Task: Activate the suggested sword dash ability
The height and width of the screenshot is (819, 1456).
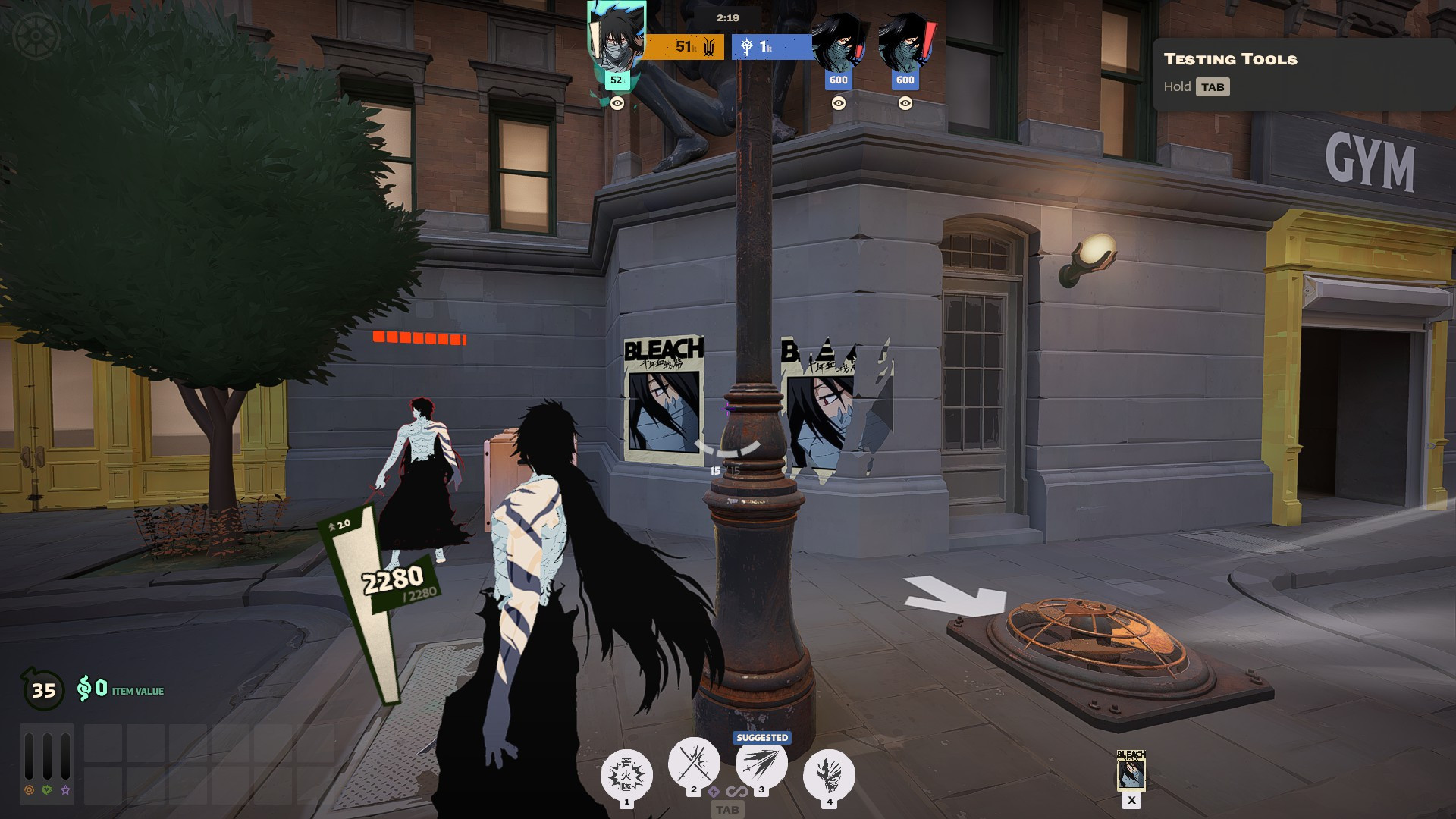Action: pyautogui.click(x=761, y=764)
